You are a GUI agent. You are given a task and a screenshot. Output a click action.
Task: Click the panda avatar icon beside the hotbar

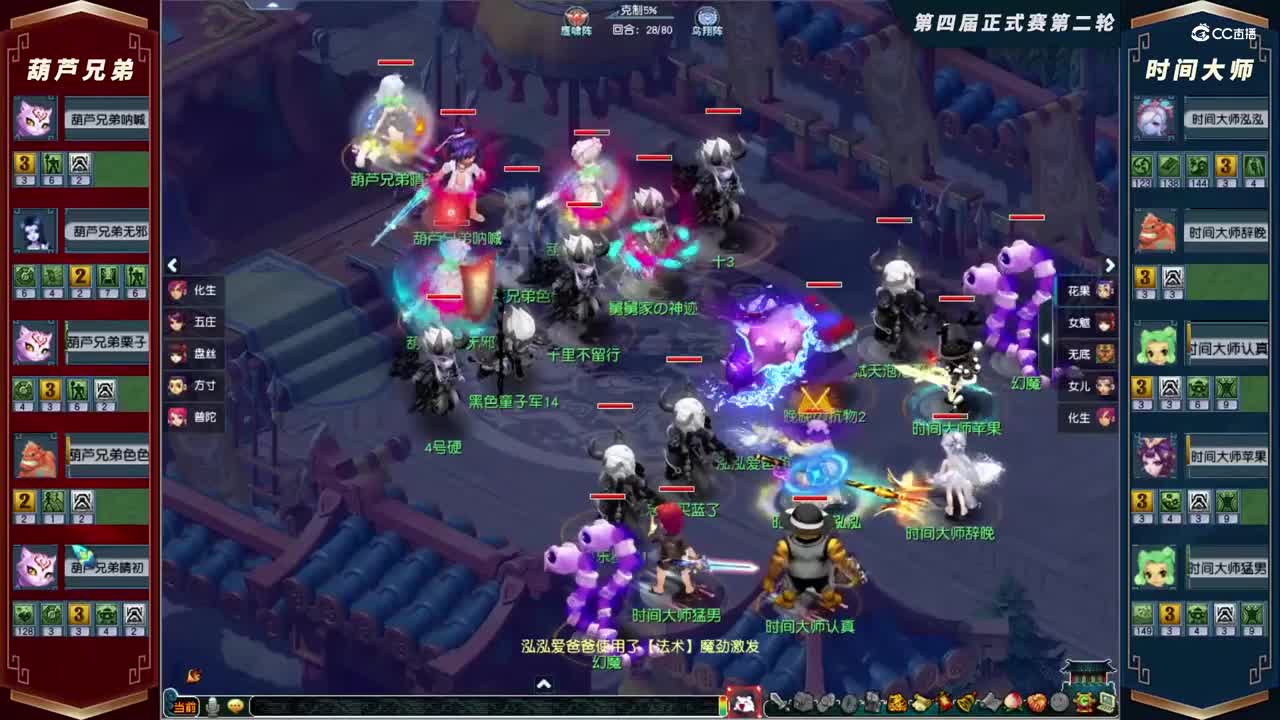tap(742, 703)
